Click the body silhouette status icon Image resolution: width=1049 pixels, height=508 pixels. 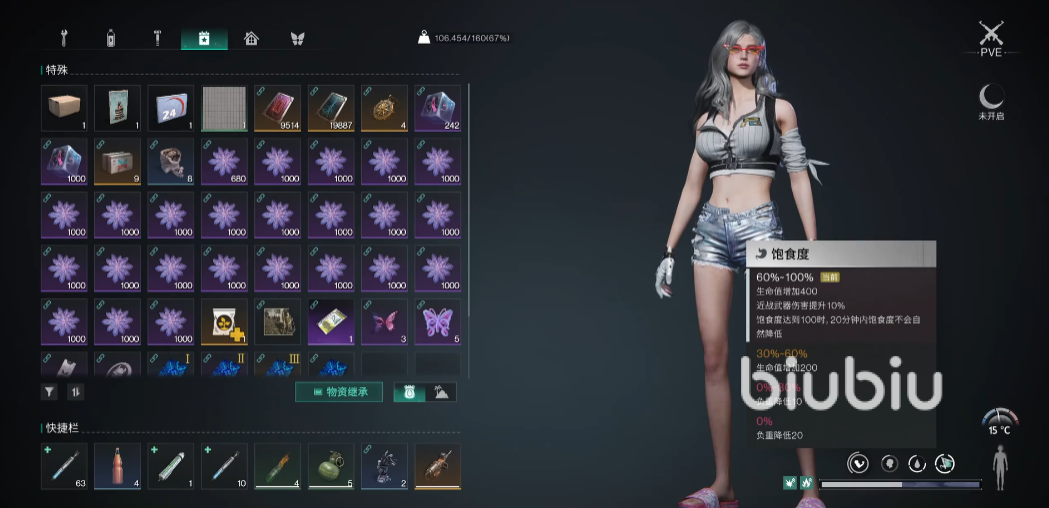[1001, 467]
